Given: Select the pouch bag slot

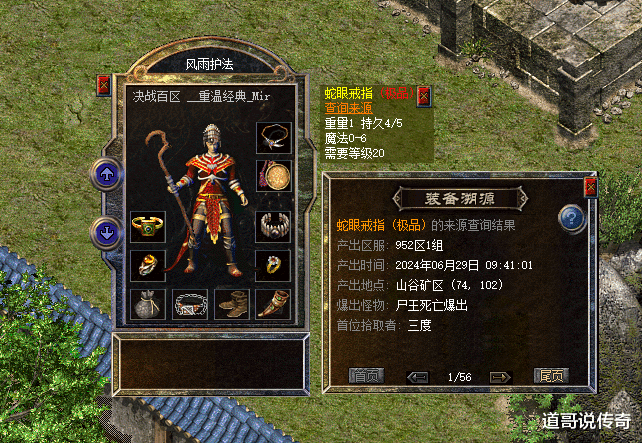Looking at the screenshot, I should [x=147, y=304].
